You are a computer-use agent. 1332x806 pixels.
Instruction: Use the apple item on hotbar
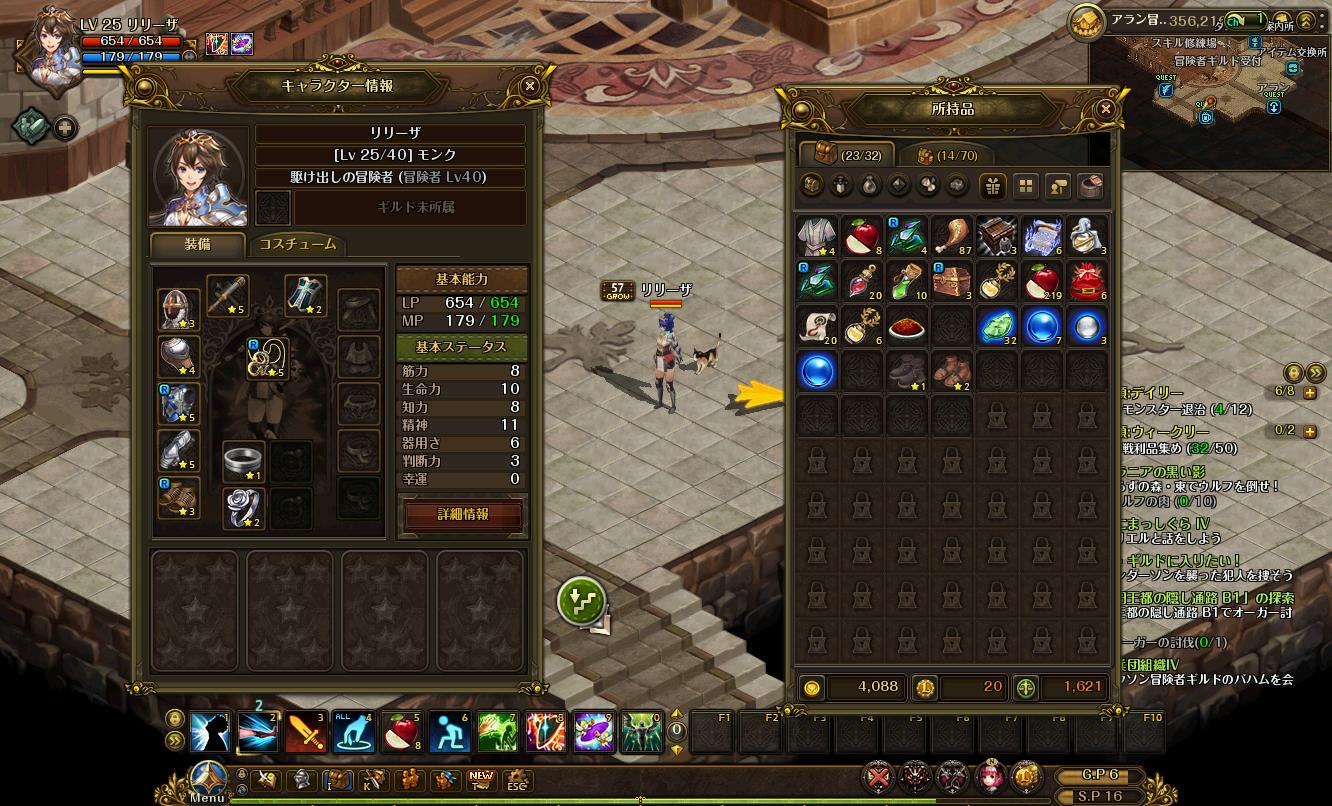[401, 733]
